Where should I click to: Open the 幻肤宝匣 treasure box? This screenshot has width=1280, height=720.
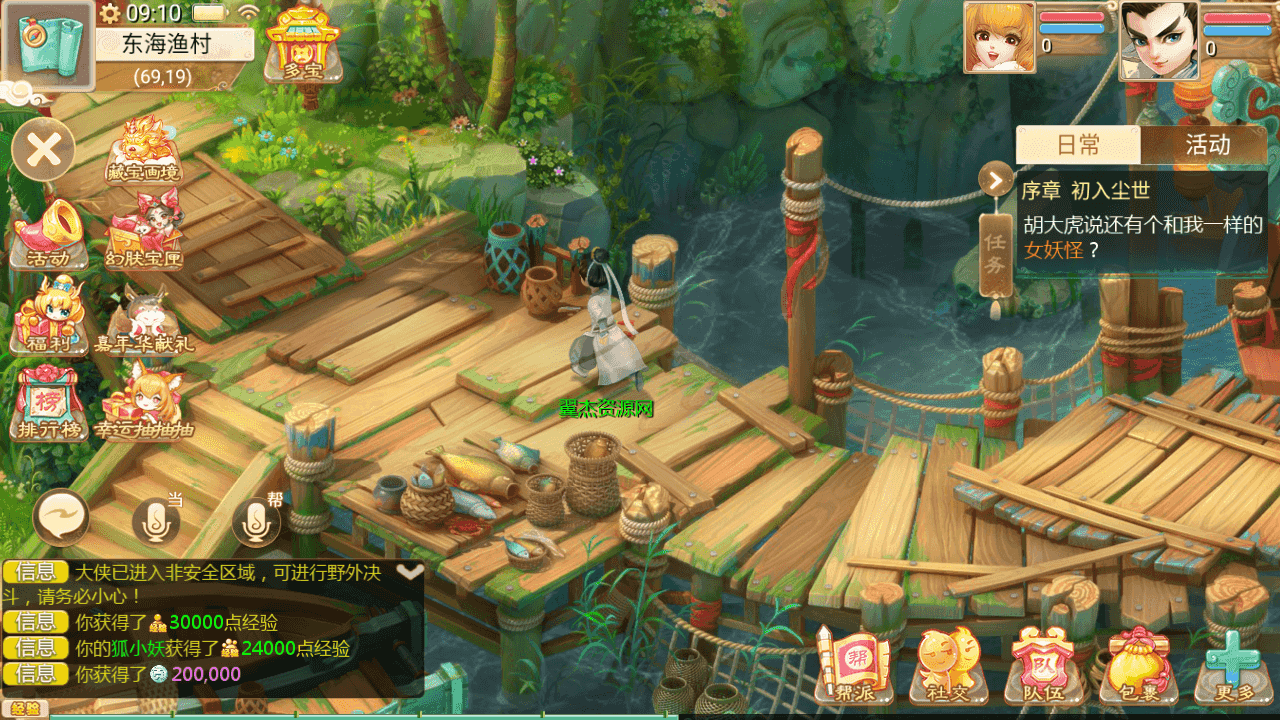point(144,234)
